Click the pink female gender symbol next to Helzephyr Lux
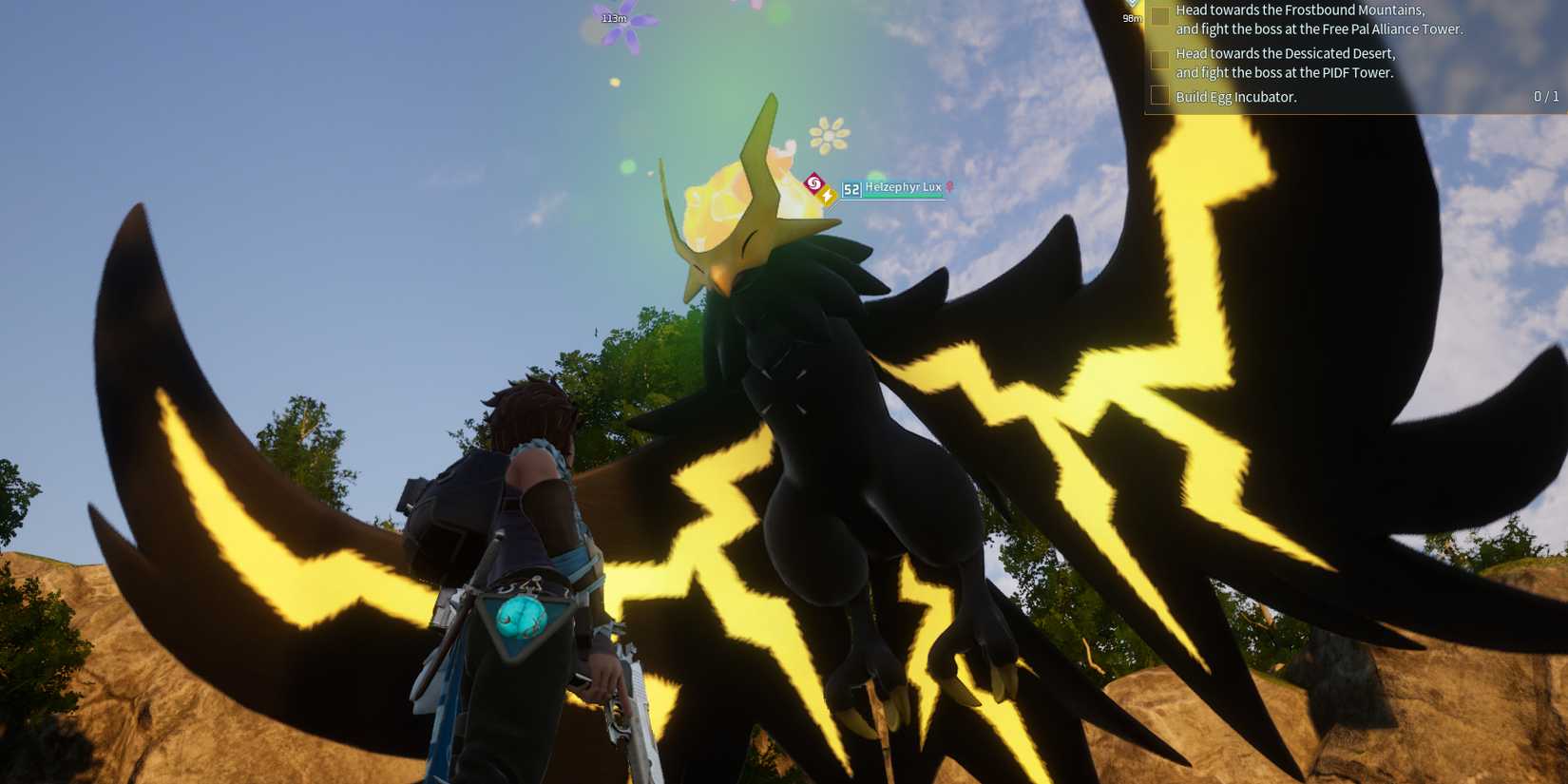The height and width of the screenshot is (784, 1568). point(947,187)
